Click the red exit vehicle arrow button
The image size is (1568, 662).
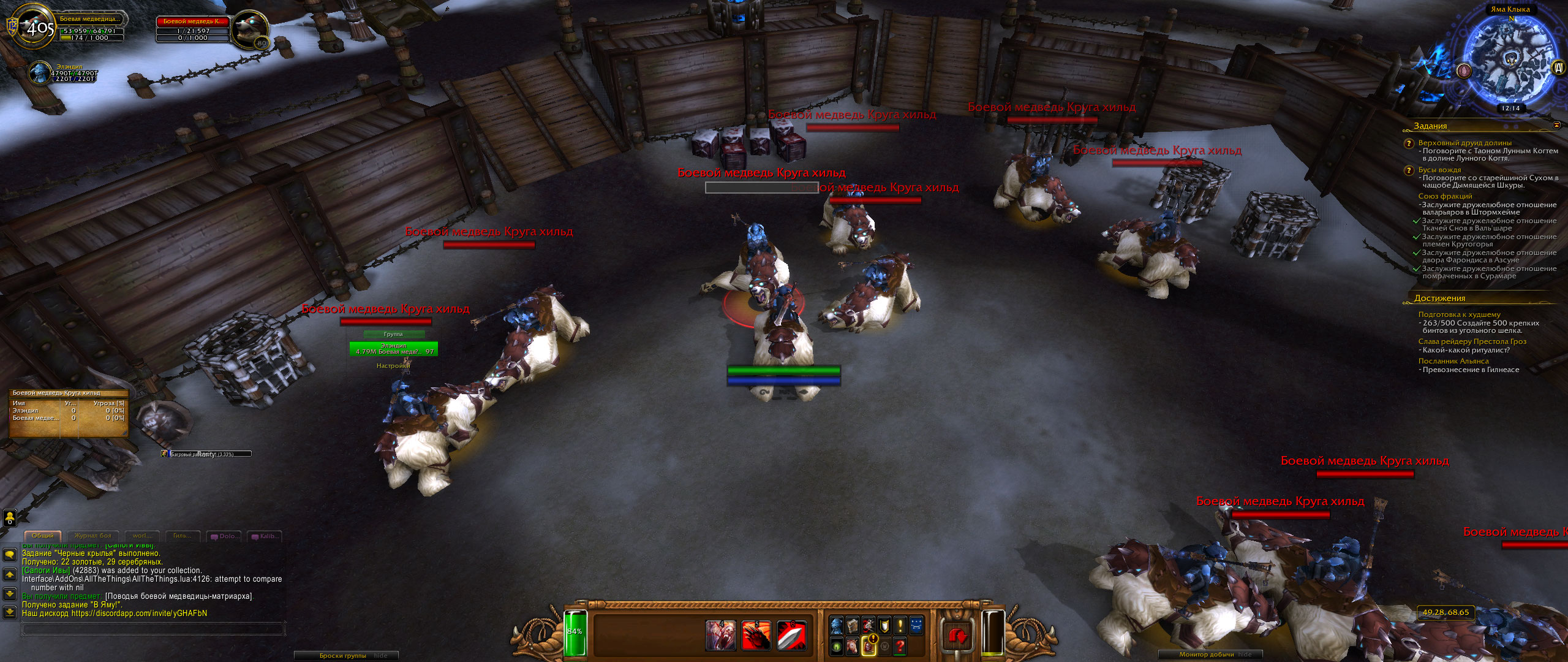coord(958,636)
